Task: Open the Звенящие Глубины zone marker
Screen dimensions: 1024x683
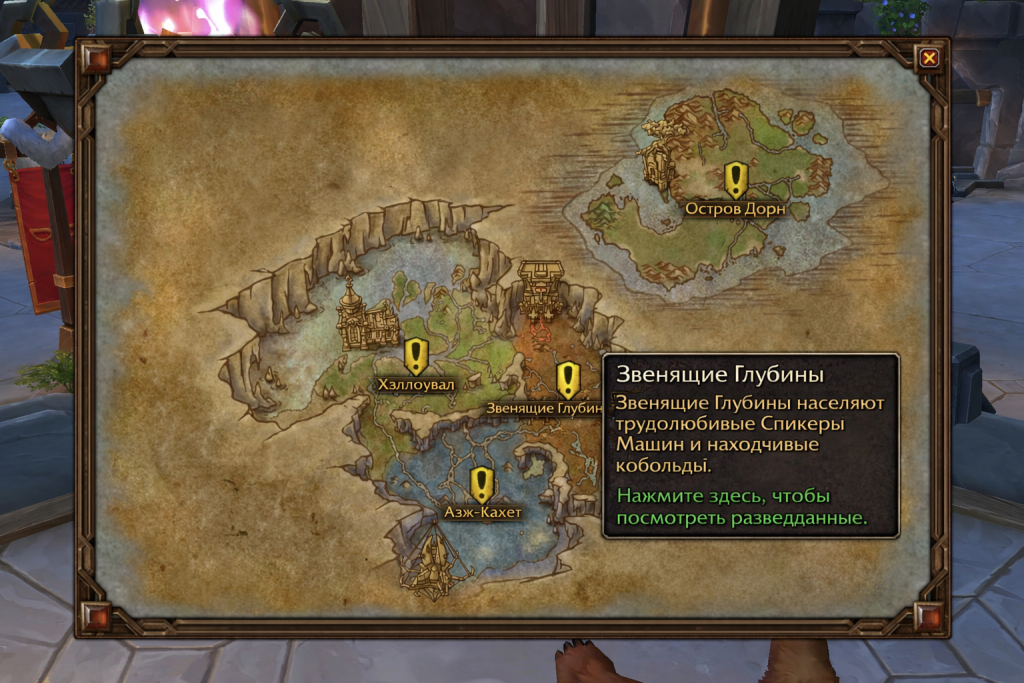Action: point(568,380)
